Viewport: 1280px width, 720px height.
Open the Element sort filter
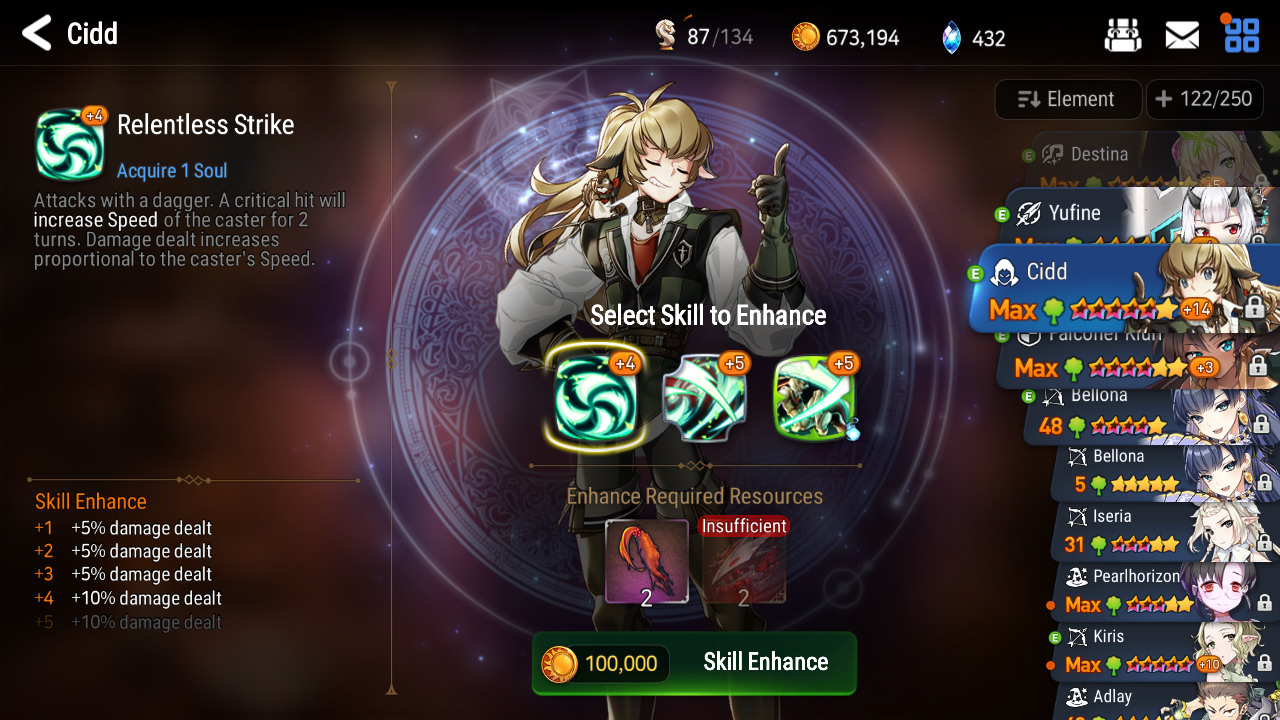[1067, 99]
